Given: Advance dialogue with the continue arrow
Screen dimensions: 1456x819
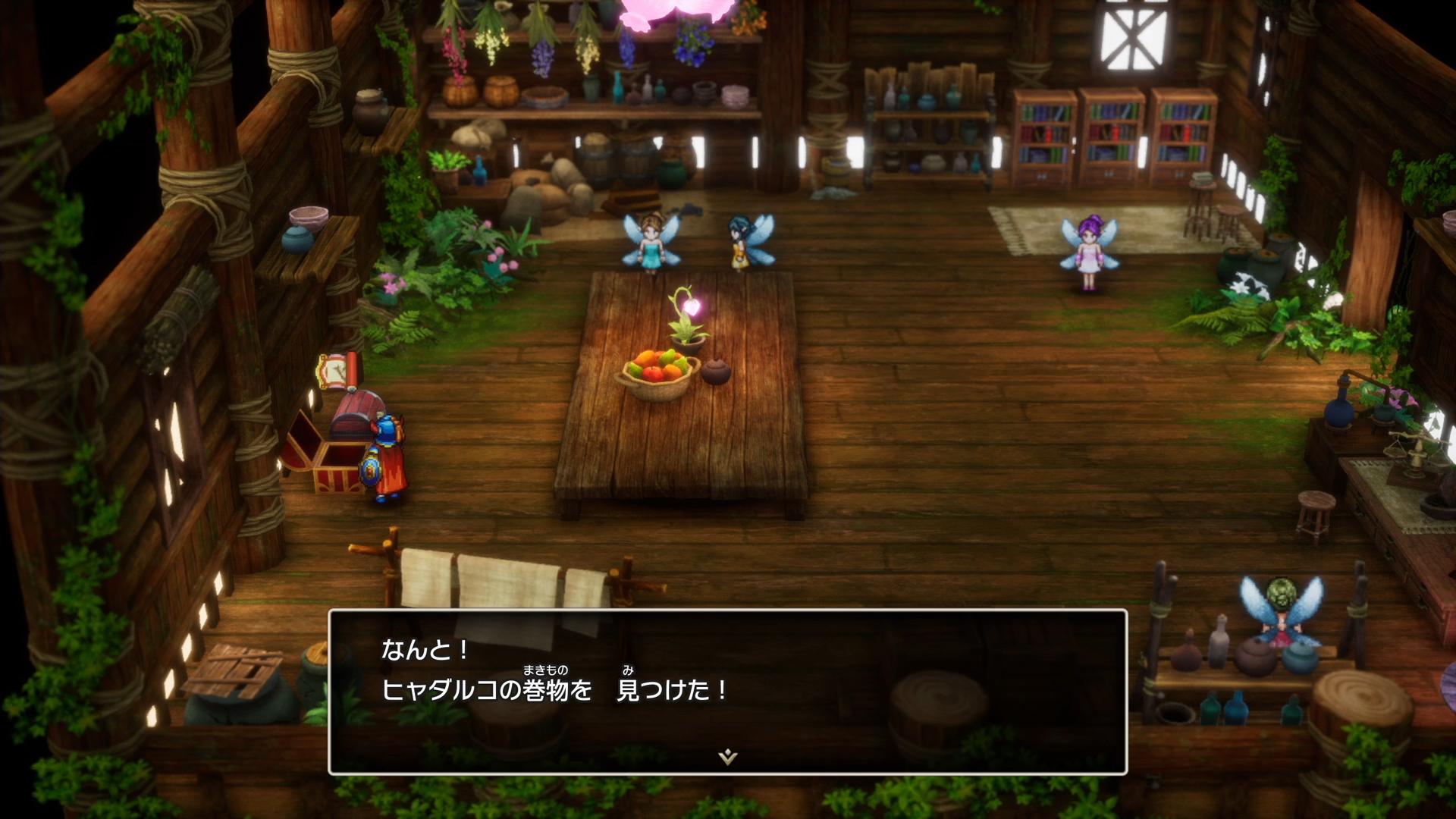Looking at the screenshot, I should click(x=727, y=756).
